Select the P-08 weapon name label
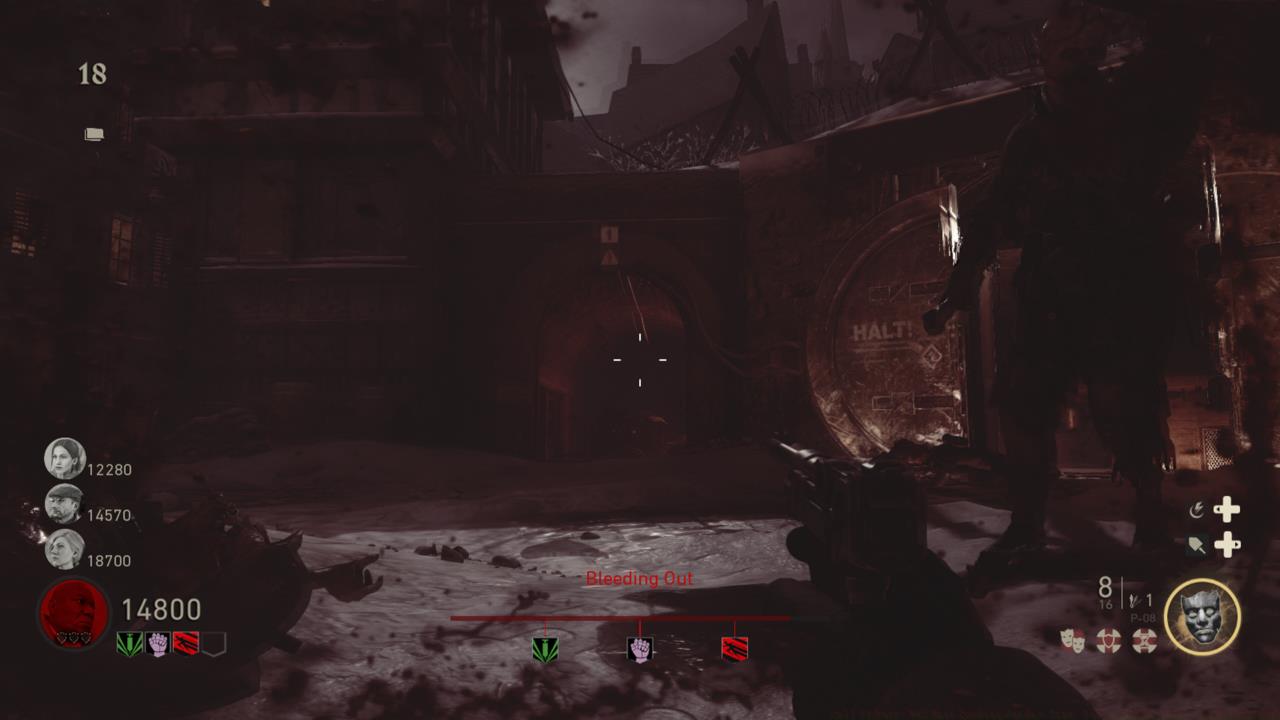This screenshot has width=1280, height=720. [x=1143, y=617]
